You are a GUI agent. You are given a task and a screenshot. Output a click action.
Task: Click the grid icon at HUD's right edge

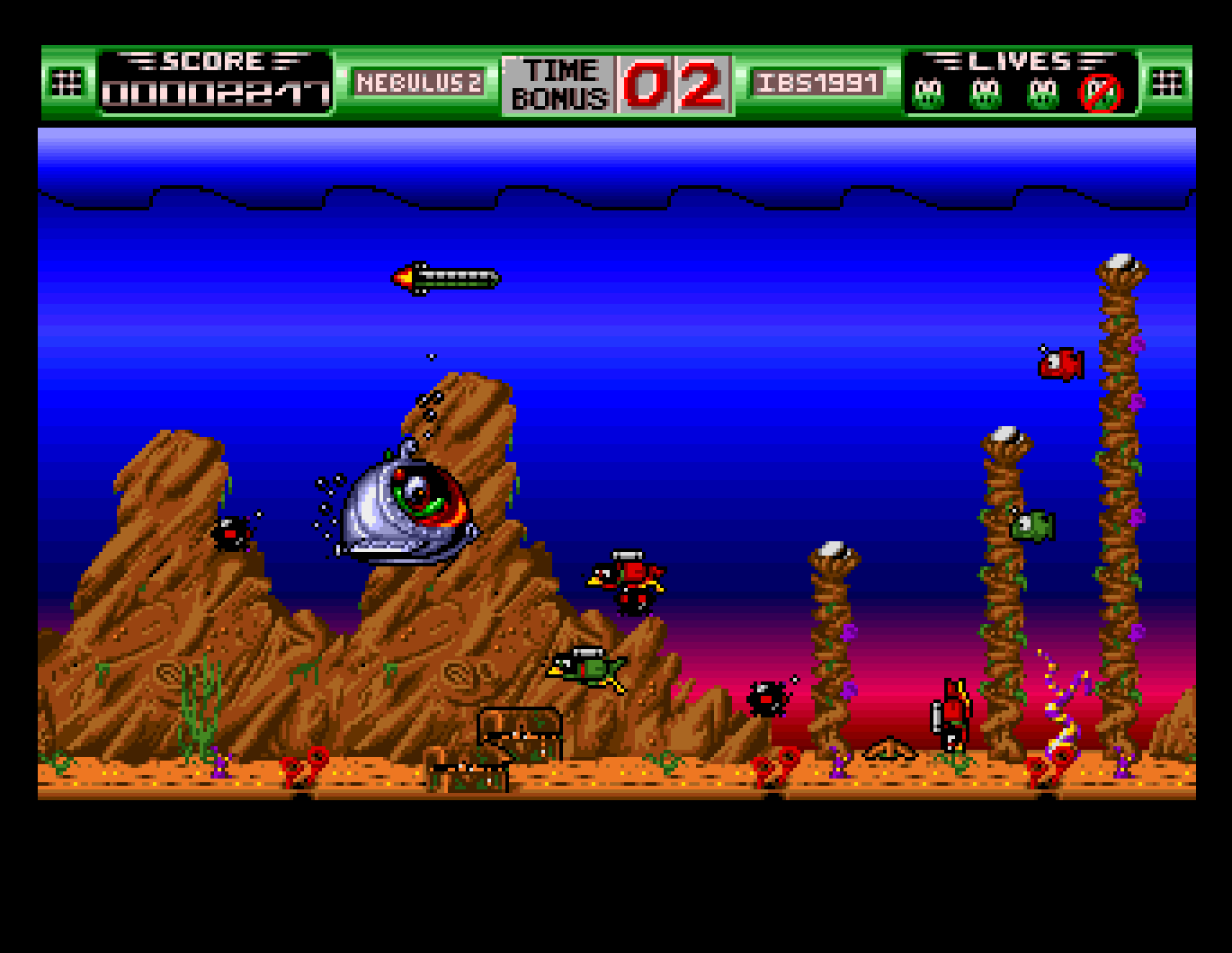tap(1166, 81)
